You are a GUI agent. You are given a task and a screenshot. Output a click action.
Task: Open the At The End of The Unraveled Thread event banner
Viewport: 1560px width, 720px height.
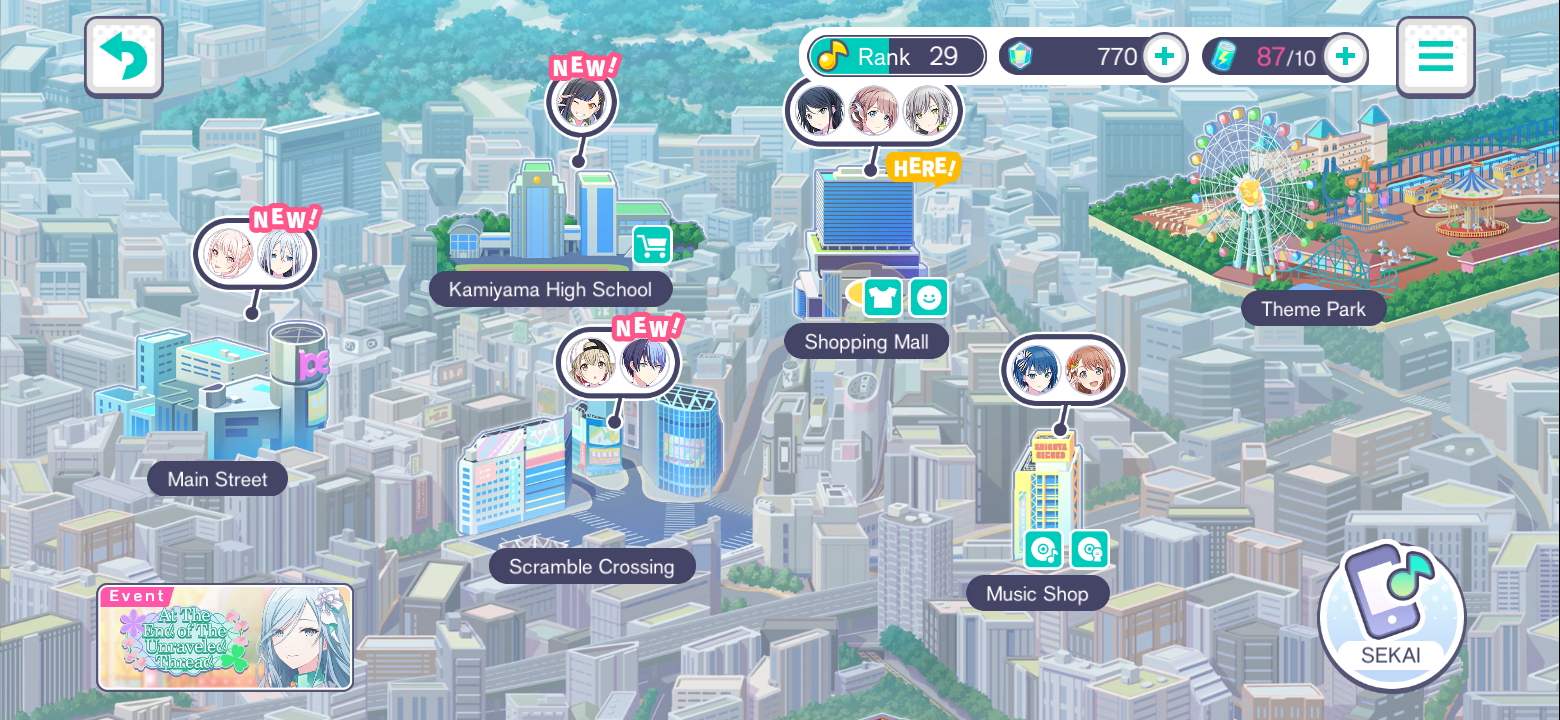pyautogui.click(x=224, y=636)
